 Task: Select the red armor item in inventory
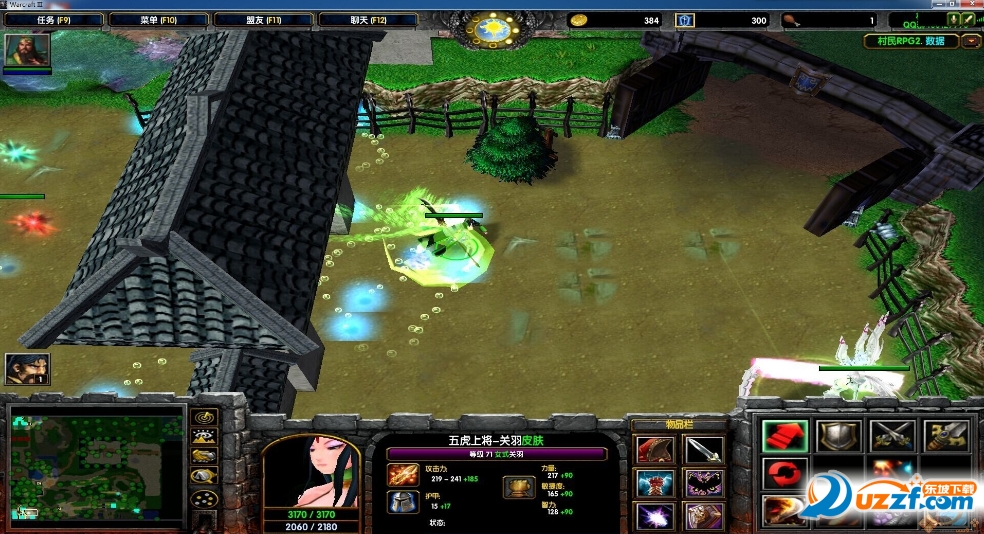coord(653,450)
